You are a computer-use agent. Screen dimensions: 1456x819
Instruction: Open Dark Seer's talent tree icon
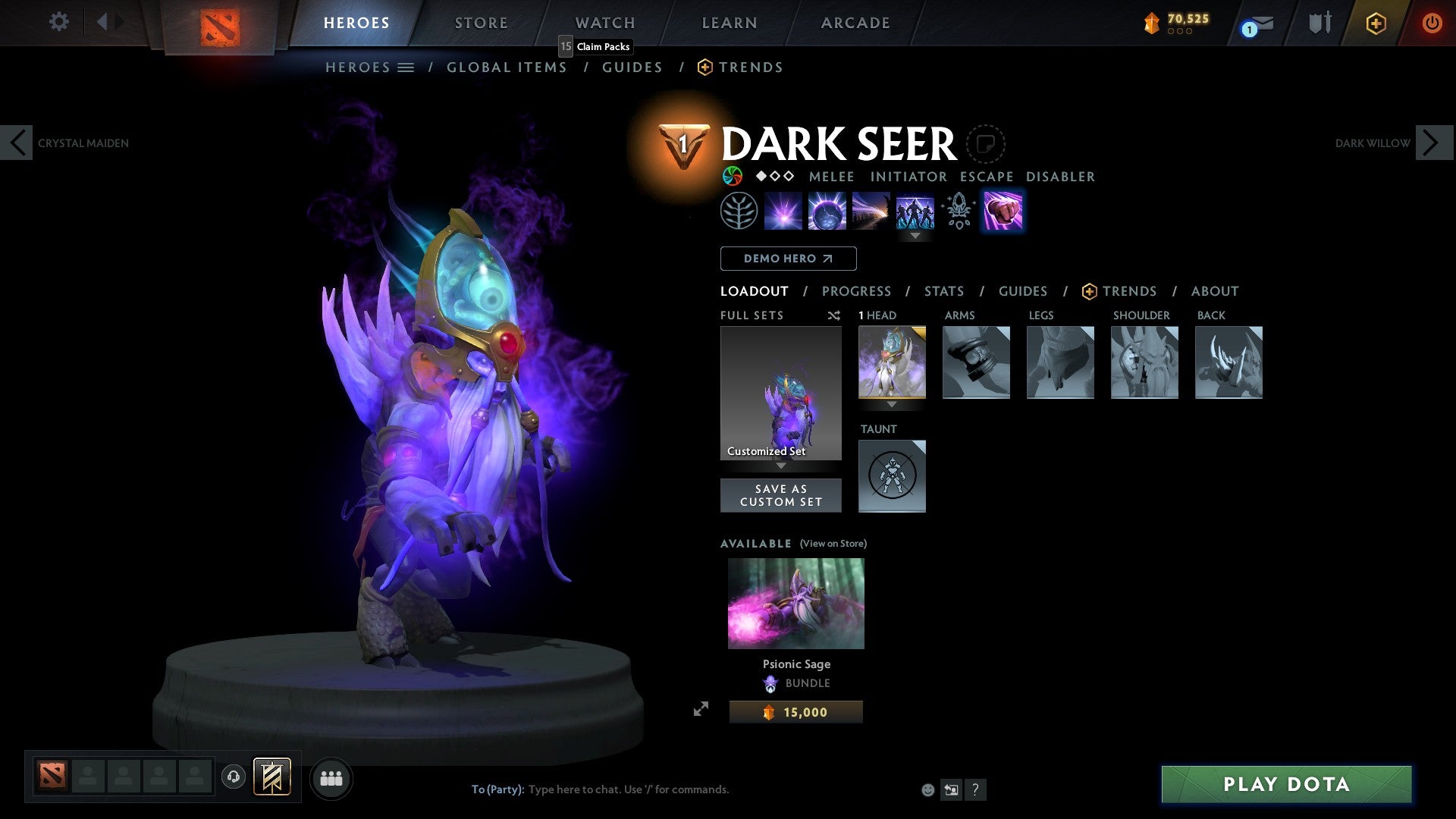coord(739,210)
